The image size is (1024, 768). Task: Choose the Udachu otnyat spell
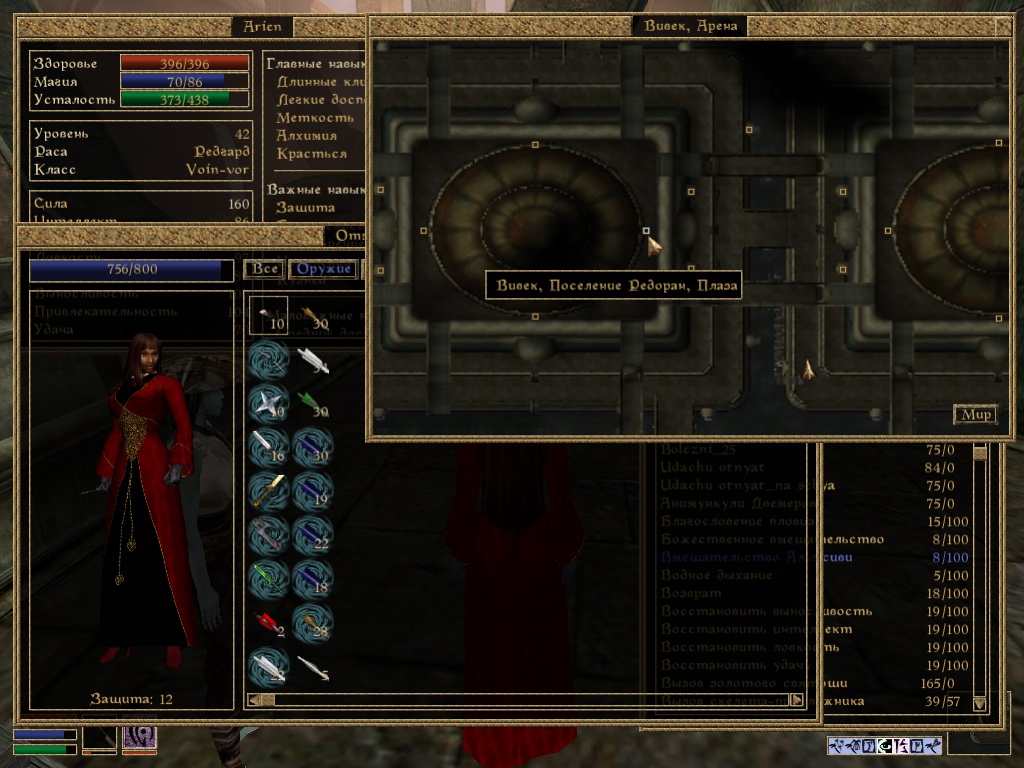point(712,468)
